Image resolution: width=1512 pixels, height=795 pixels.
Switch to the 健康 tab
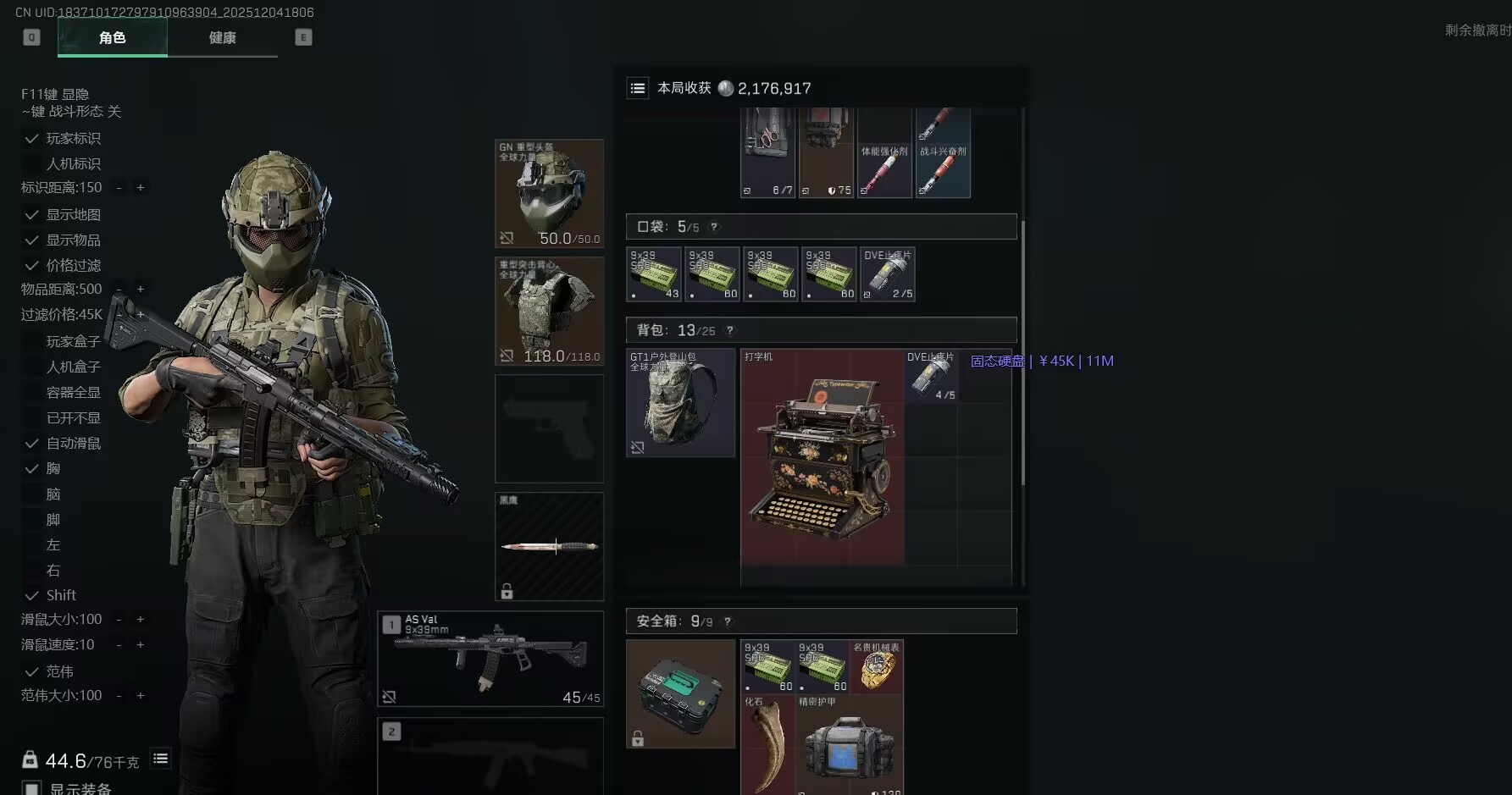[222, 37]
